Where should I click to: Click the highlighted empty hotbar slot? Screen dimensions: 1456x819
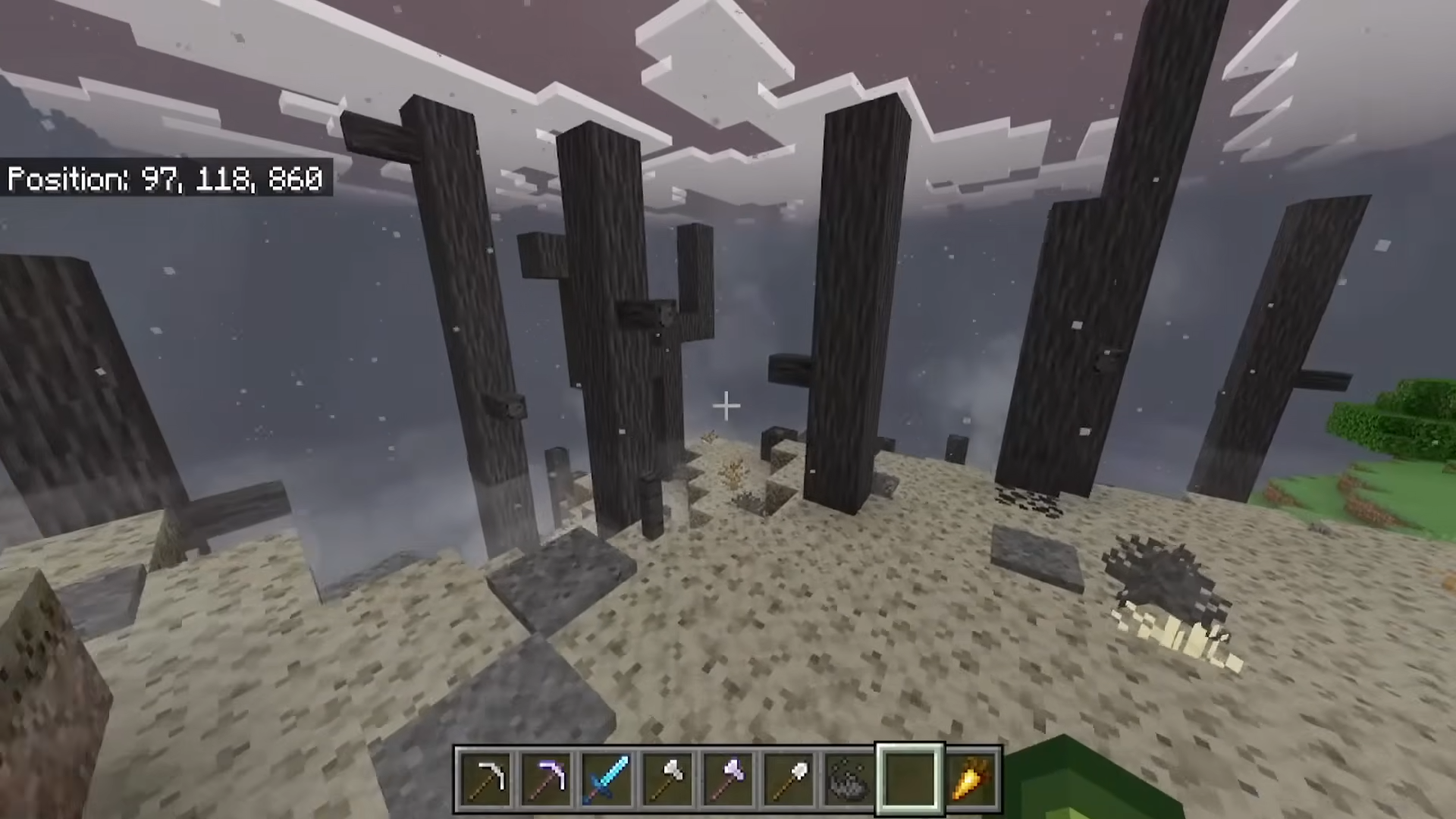coord(910,779)
